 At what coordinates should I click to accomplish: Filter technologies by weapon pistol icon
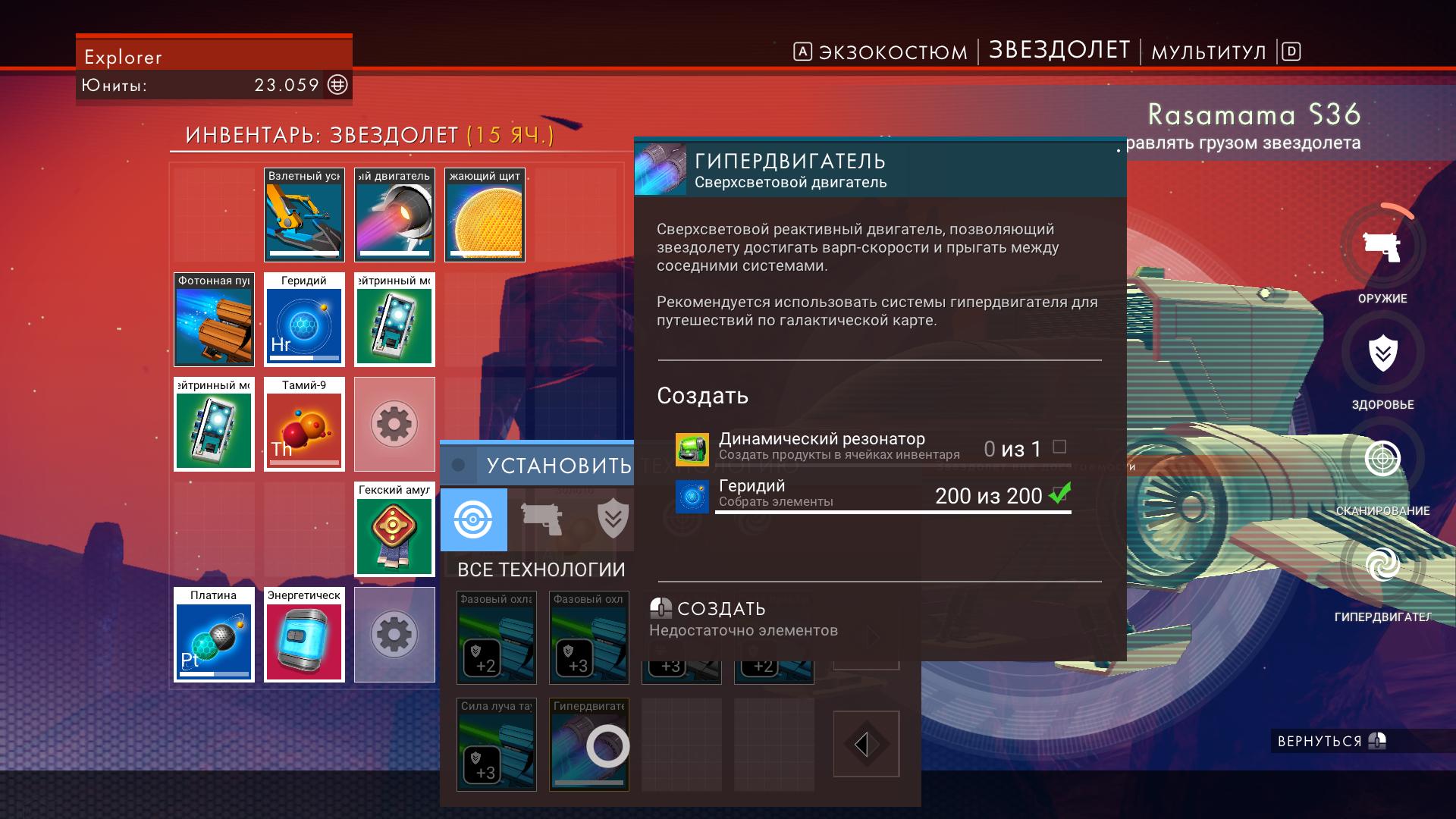pyautogui.click(x=541, y=519)
